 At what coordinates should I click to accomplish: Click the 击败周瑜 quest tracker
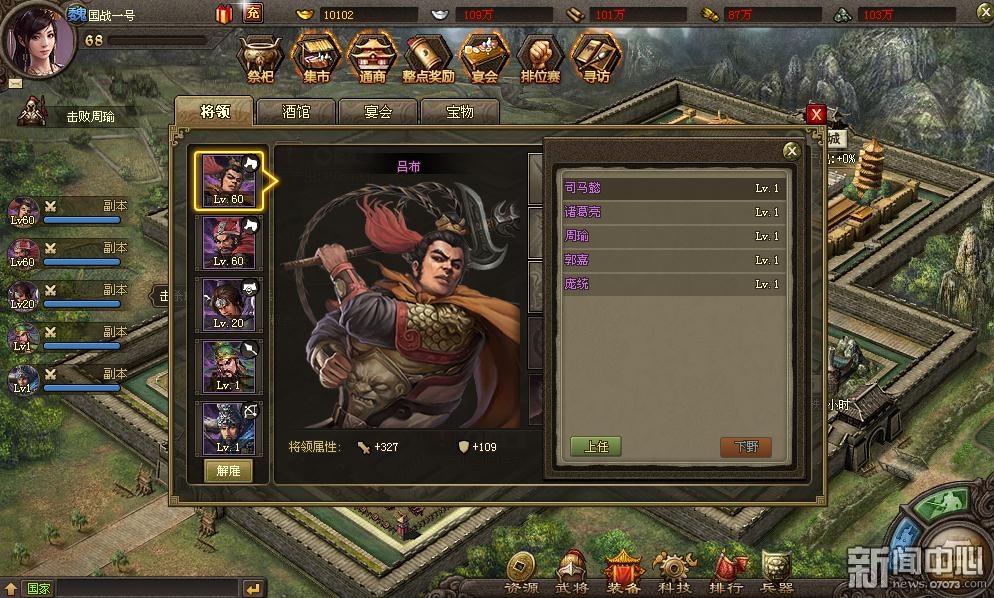click(90, 116)
